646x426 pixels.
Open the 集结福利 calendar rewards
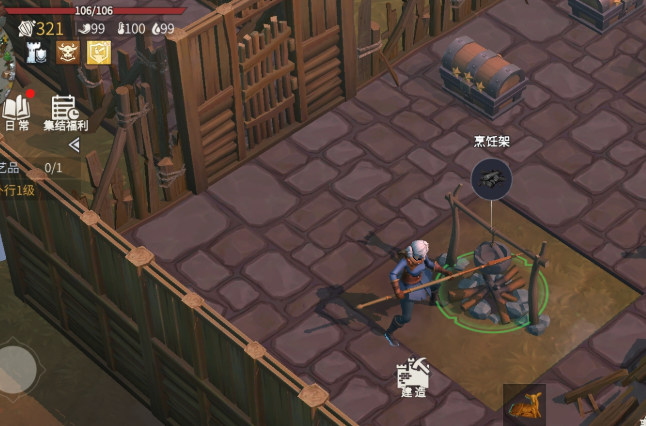65,112
